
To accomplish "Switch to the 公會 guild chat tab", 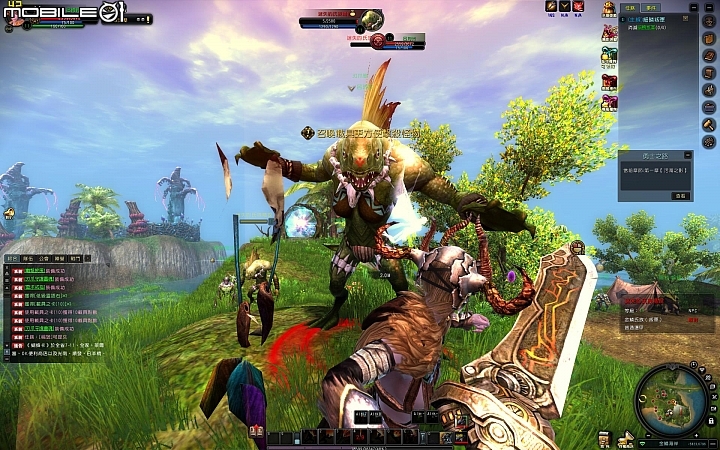I will 45,258.
